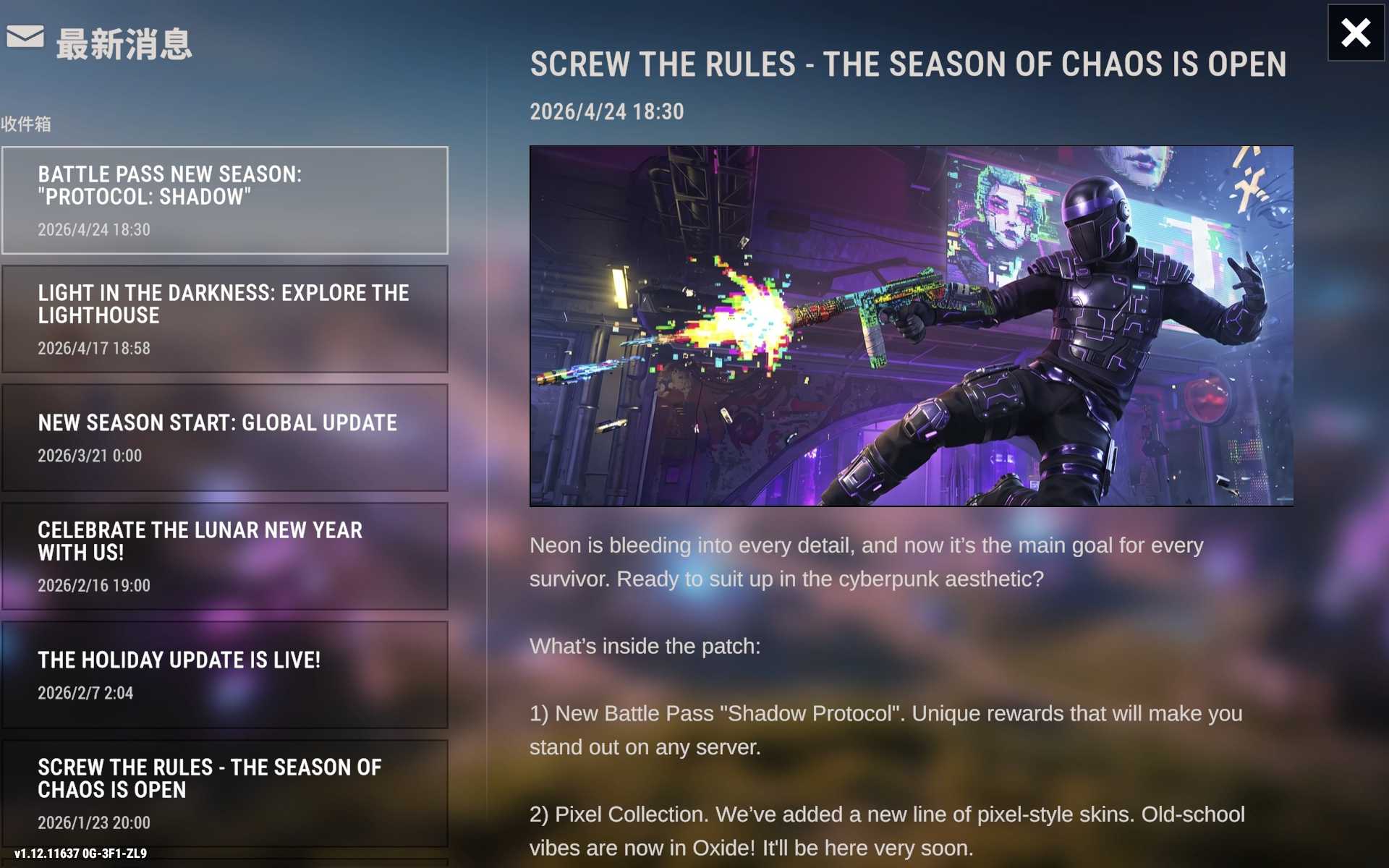Image resolution: width=1389 pixels, height=868 pixels.
Task: Open New Season Start: Global Update news
Action: pyautogui.click(x=224, y=438)
